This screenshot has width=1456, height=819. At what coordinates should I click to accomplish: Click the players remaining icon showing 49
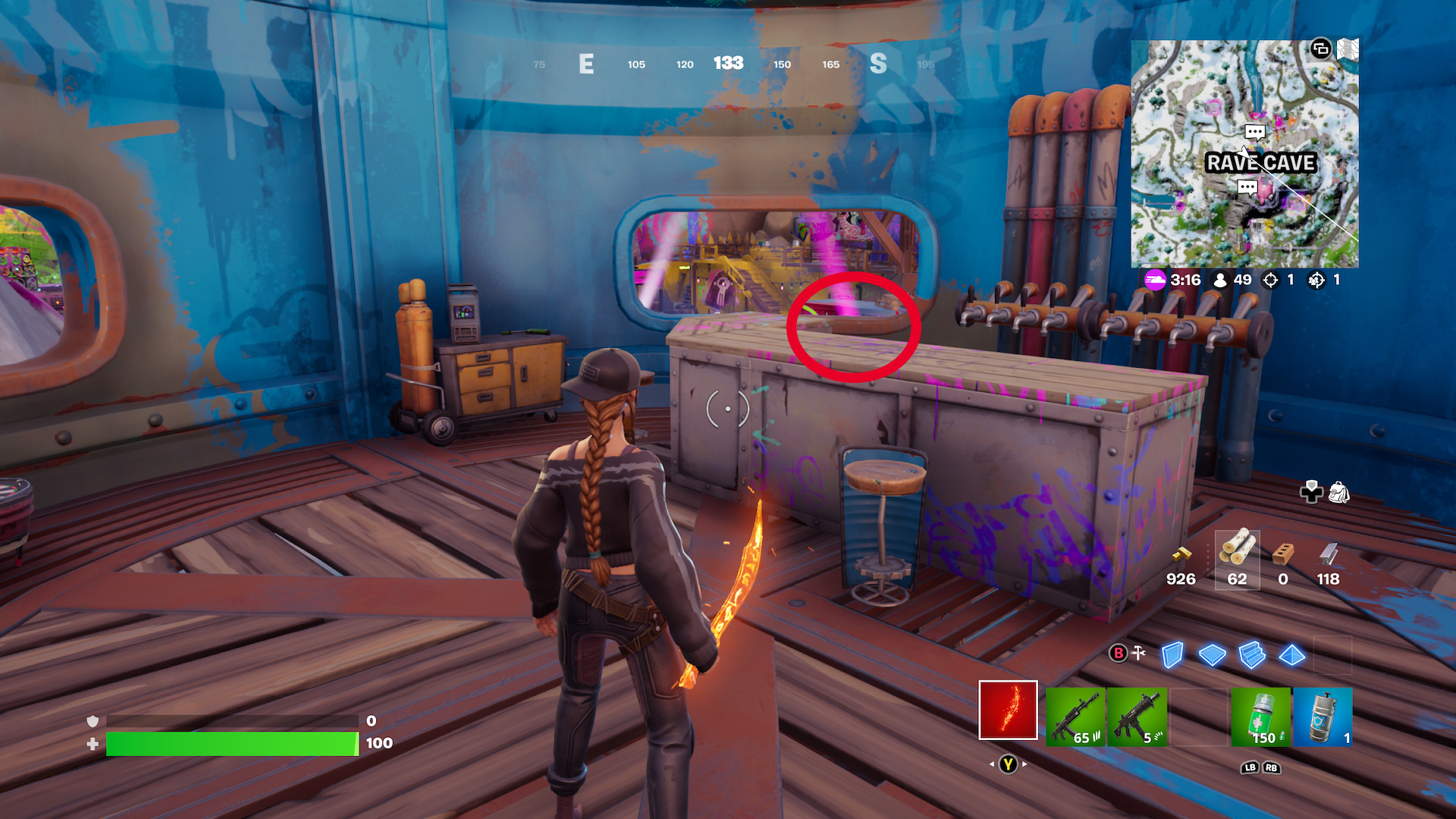point(1221,281)
